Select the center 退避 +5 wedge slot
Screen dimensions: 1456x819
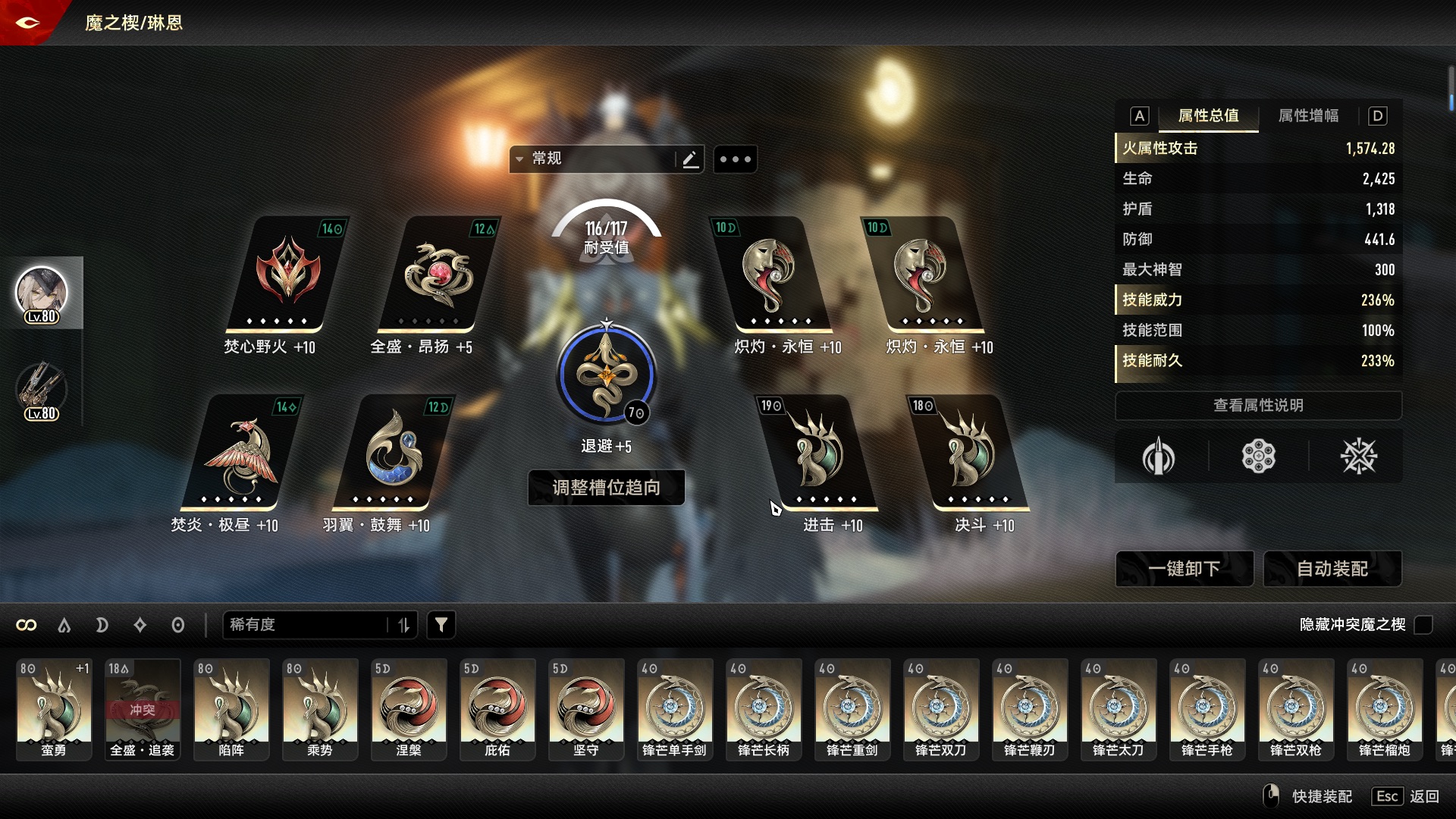coord(606,375)
